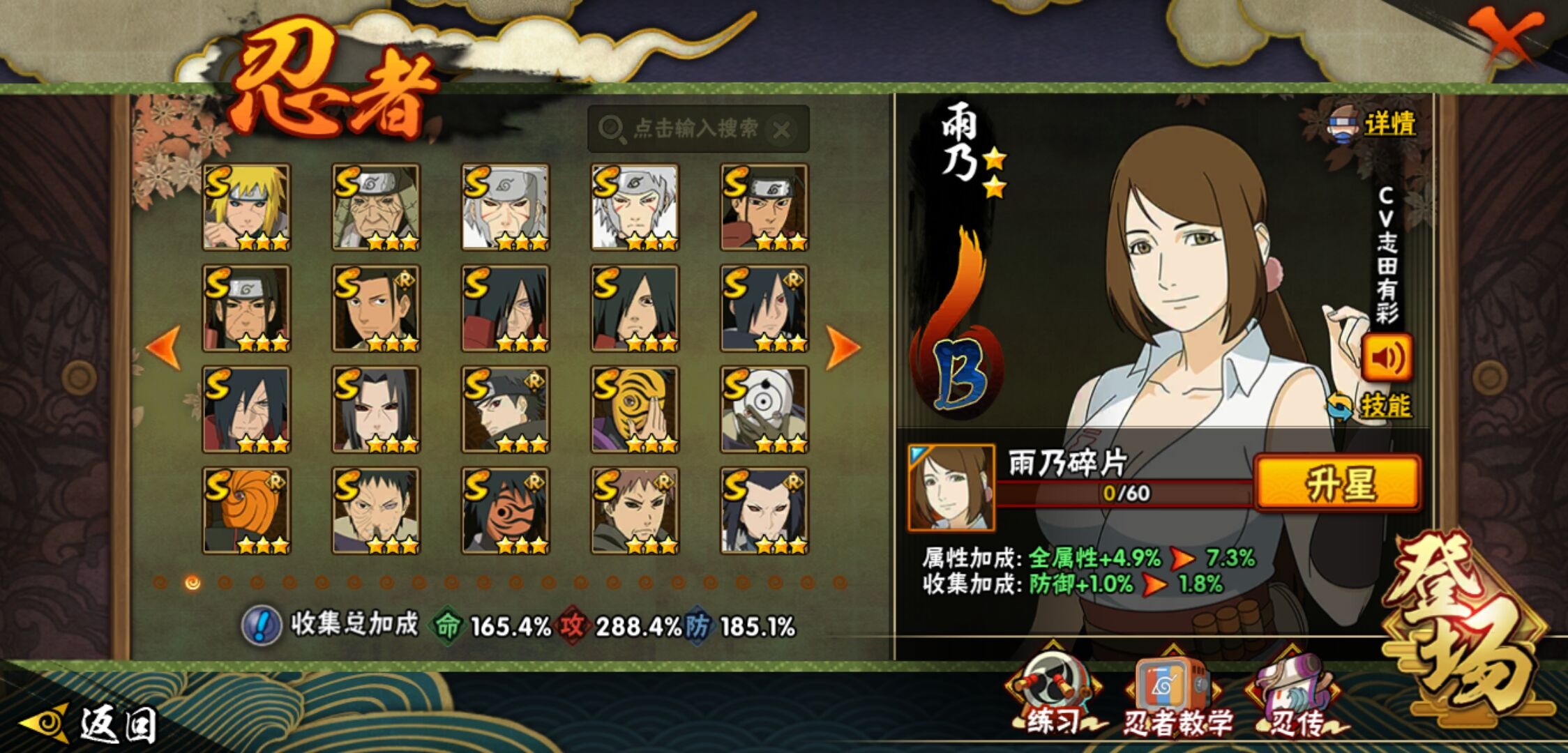Clear the search box text

[x=783, y=130]
